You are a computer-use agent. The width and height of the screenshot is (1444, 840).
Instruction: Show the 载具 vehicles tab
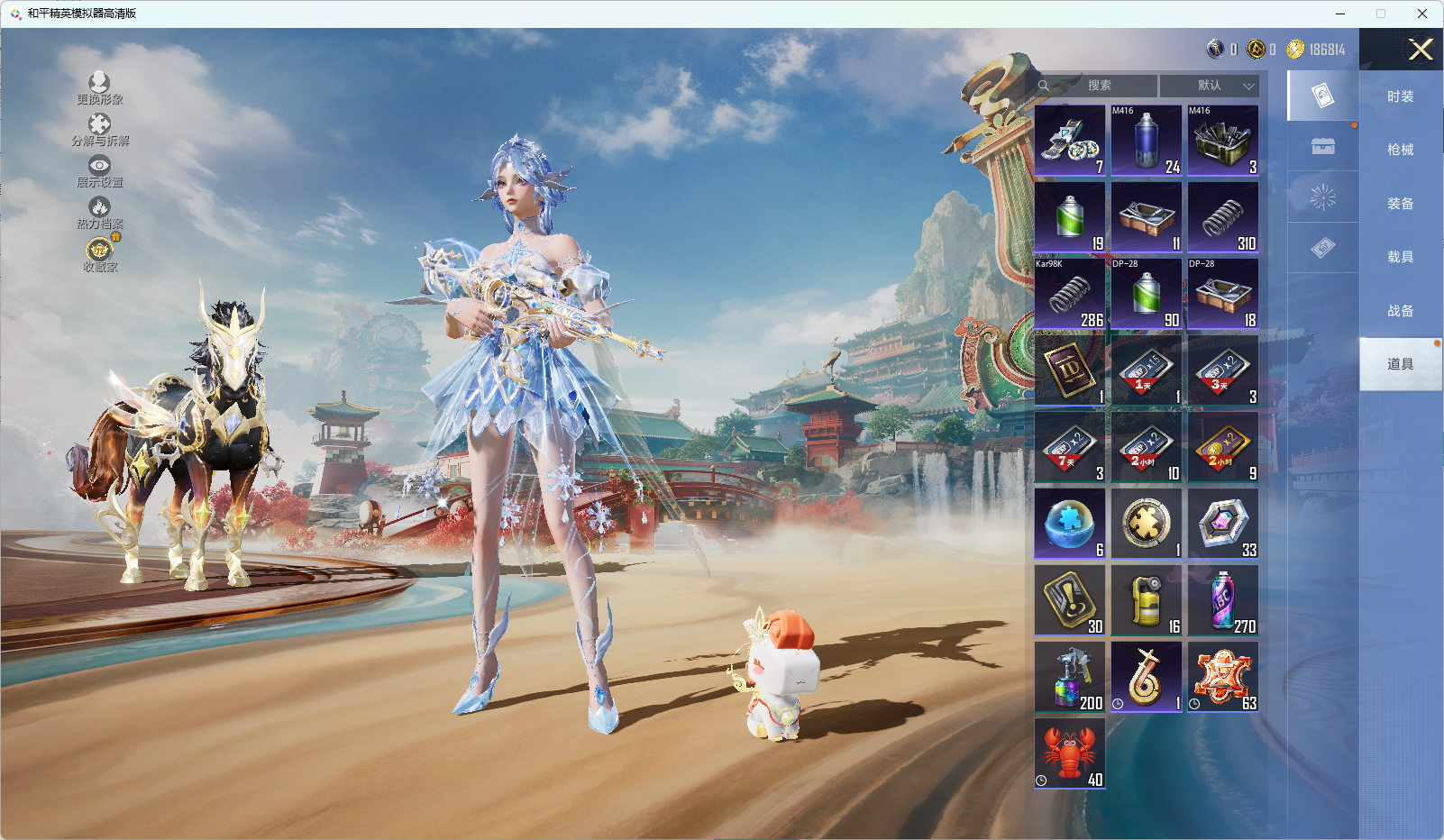tap(1400, 257)
